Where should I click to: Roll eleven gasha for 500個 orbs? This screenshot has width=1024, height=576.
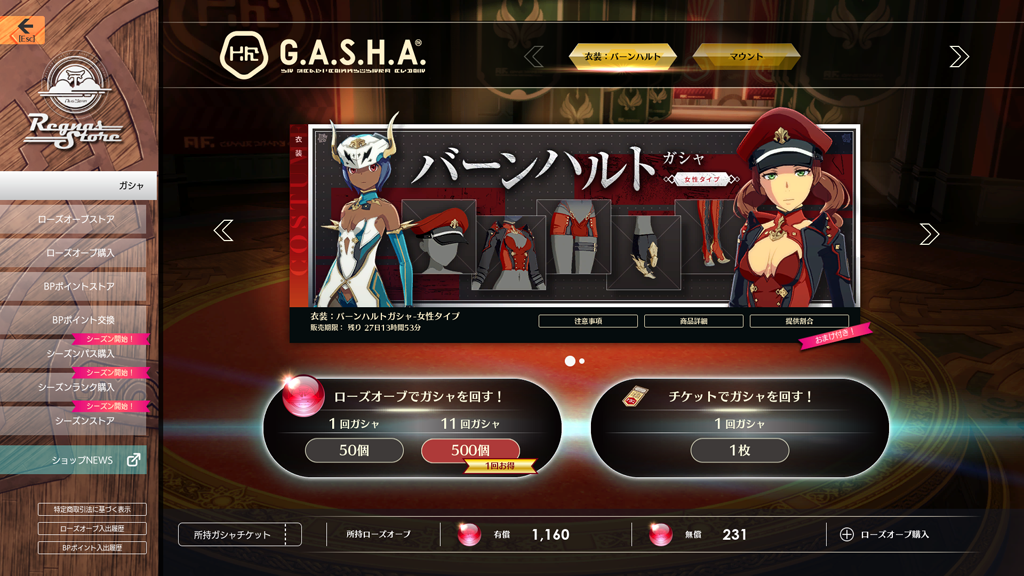[x=470, y=451]
